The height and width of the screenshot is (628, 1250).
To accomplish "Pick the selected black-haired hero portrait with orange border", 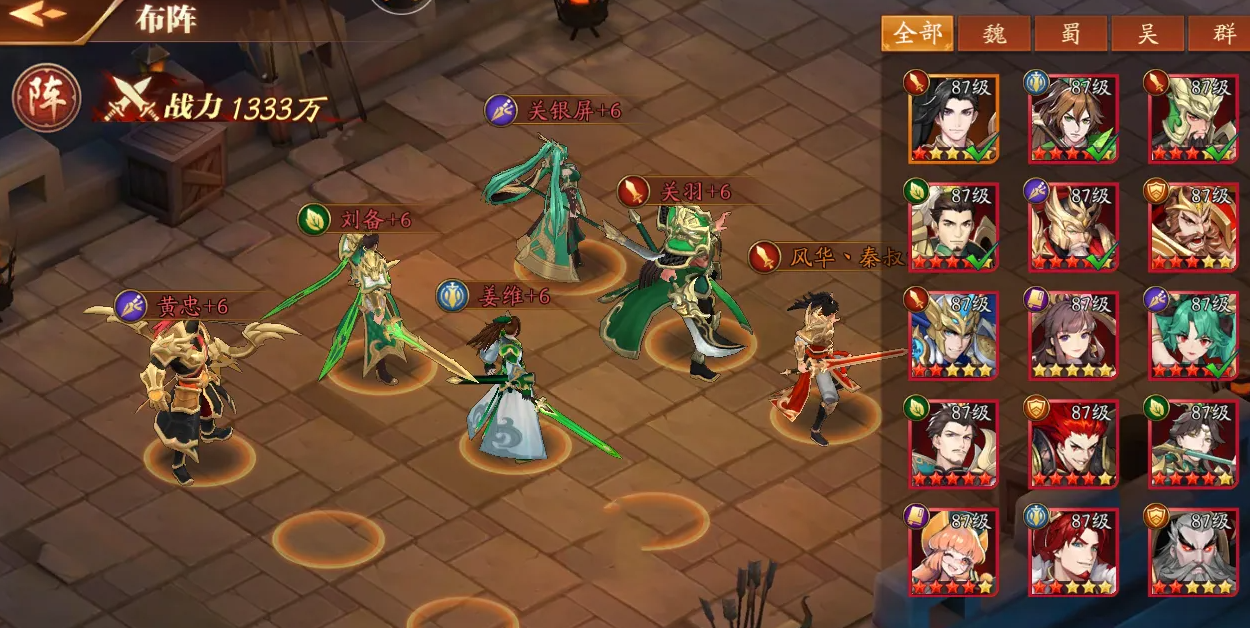I will point(952,118).
